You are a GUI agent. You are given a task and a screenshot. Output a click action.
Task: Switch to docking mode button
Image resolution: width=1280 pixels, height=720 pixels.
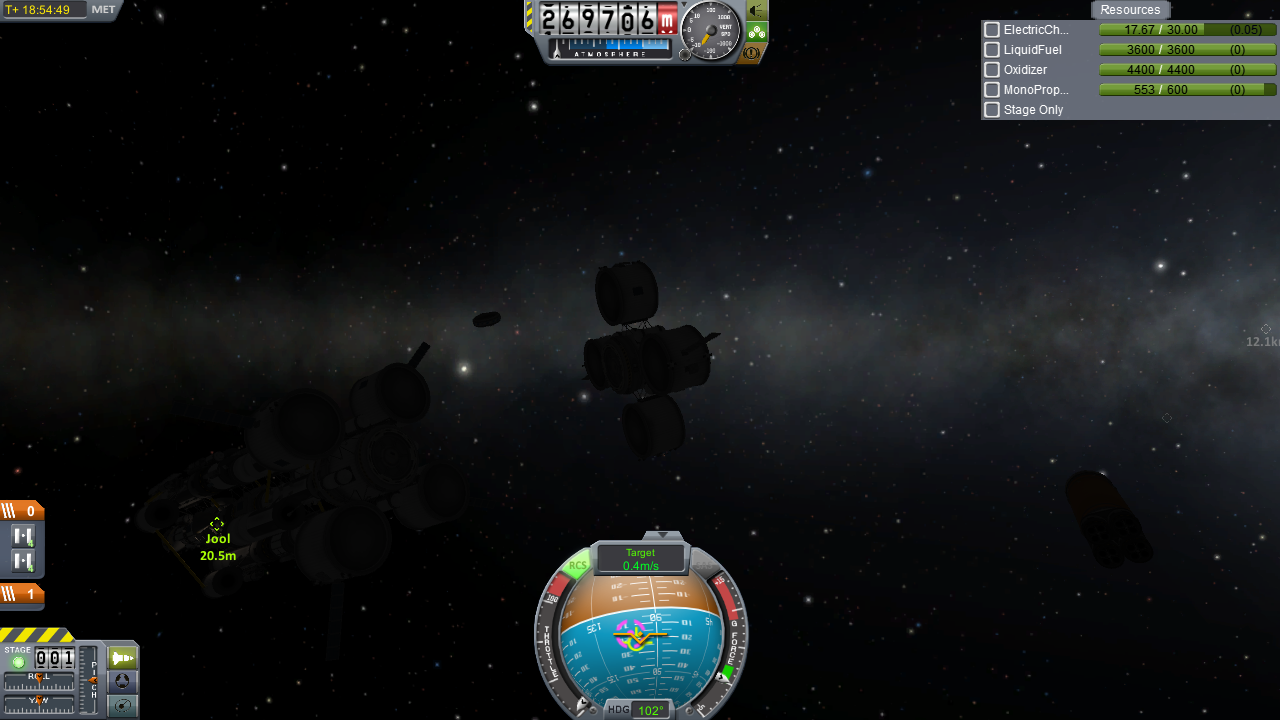coord(122,681)
